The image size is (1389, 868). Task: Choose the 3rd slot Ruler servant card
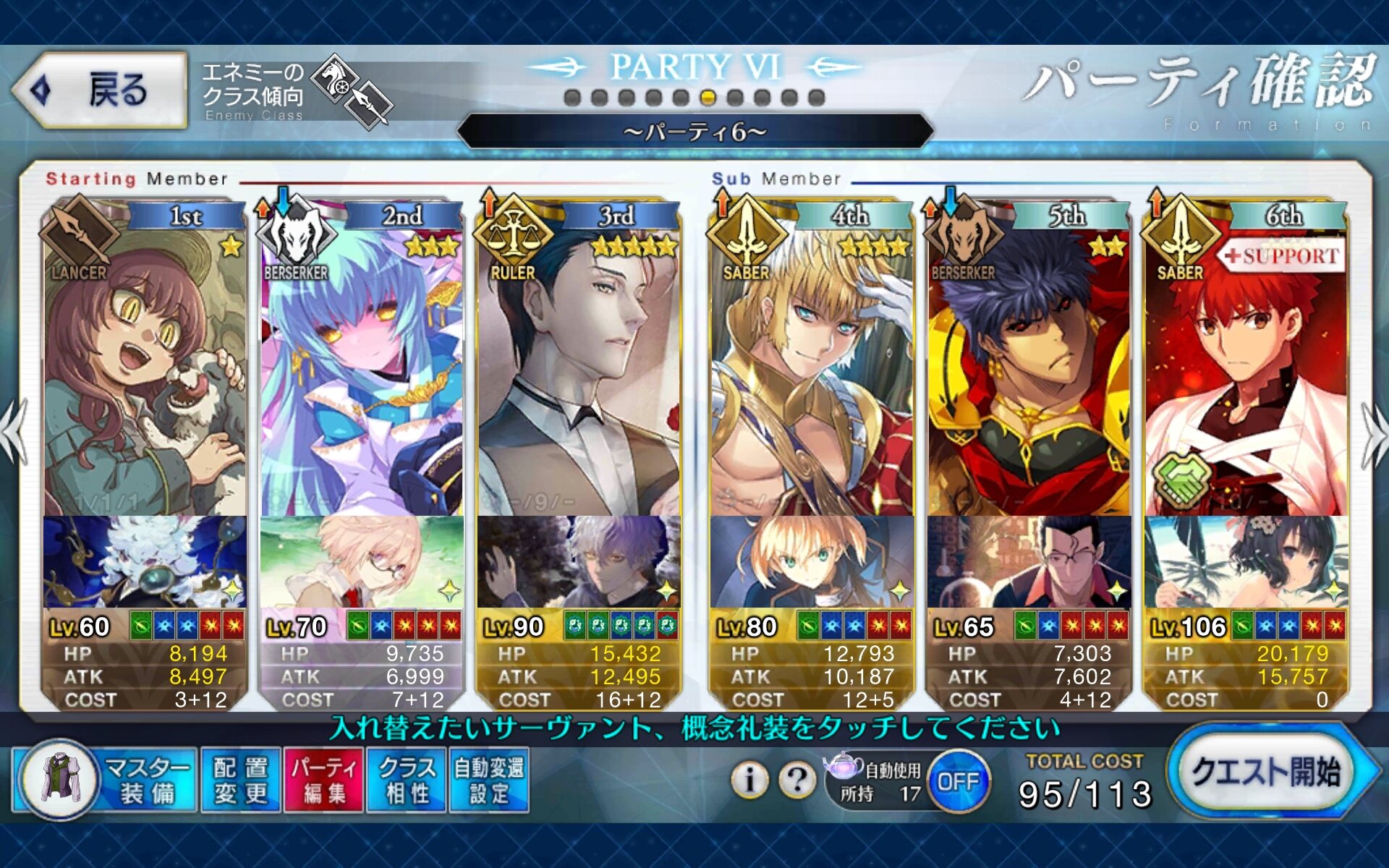[579, 376]
